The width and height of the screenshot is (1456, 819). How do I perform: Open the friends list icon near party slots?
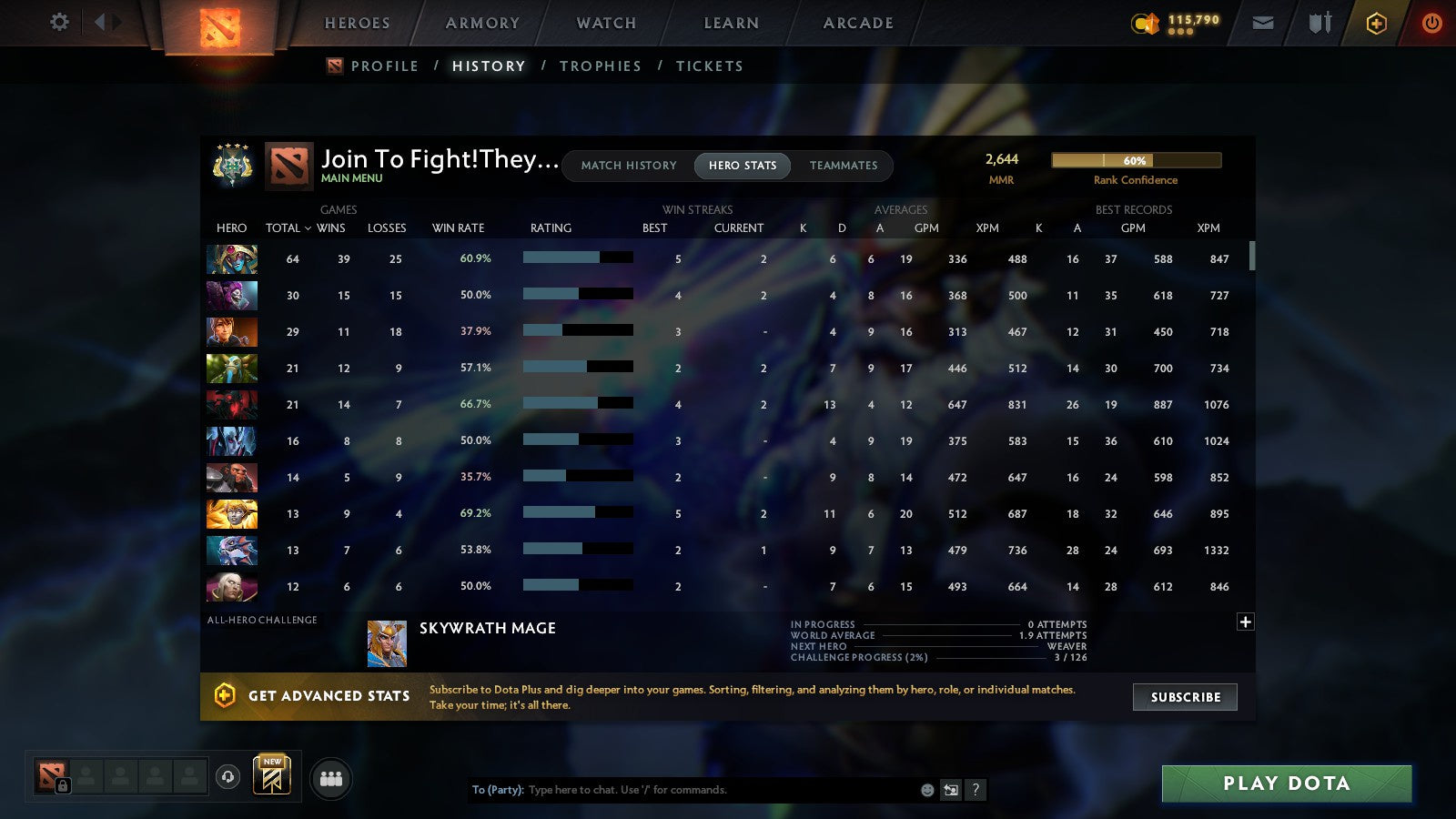pyautogui.click(x=331, y=778)
